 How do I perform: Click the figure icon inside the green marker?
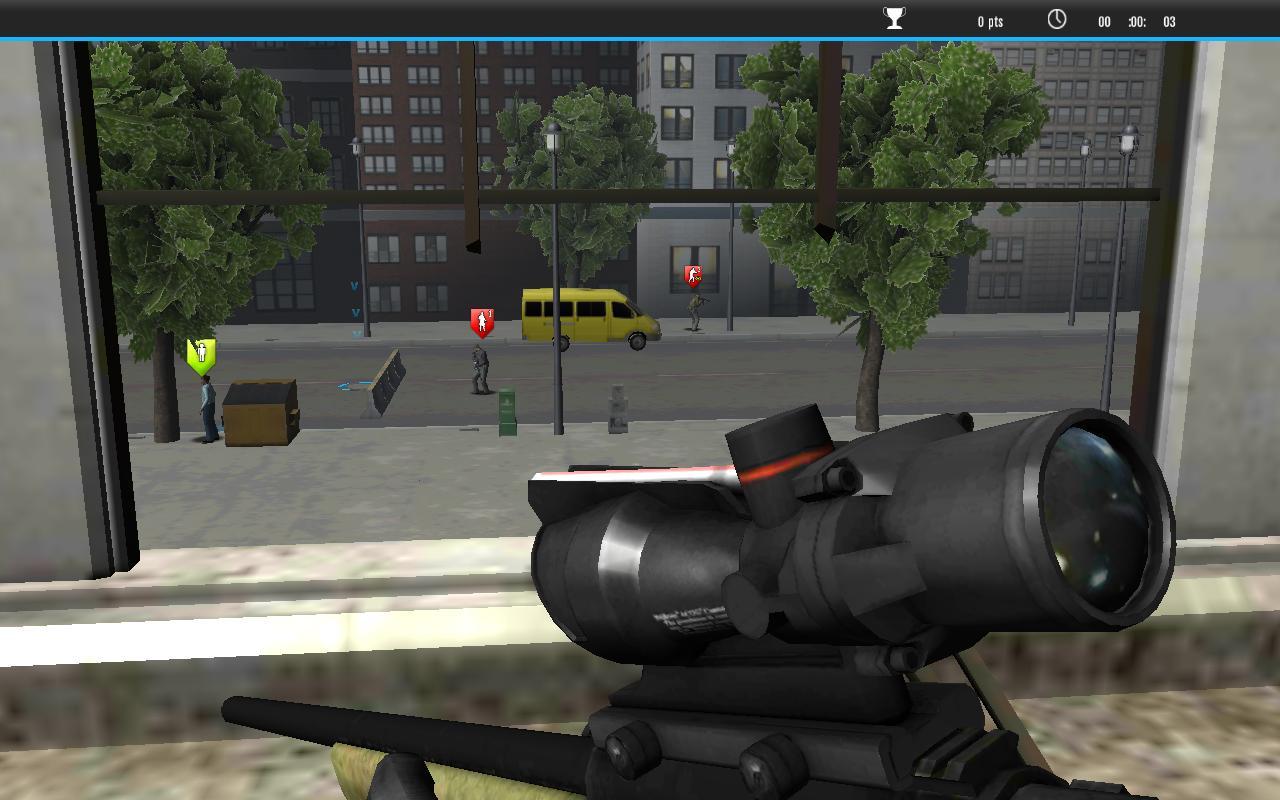(201, 351)
